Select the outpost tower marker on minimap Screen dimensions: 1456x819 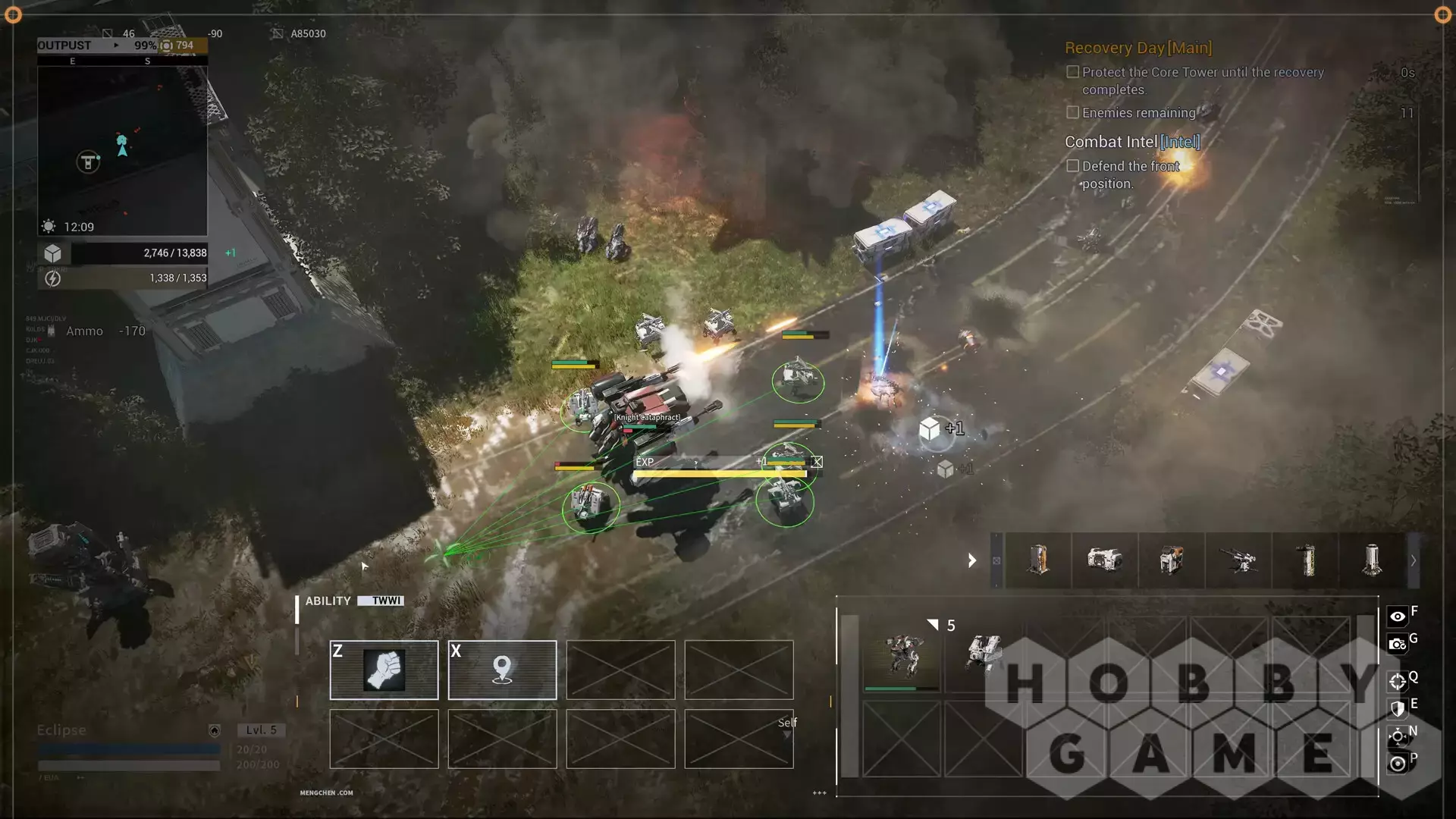(88, 162)
